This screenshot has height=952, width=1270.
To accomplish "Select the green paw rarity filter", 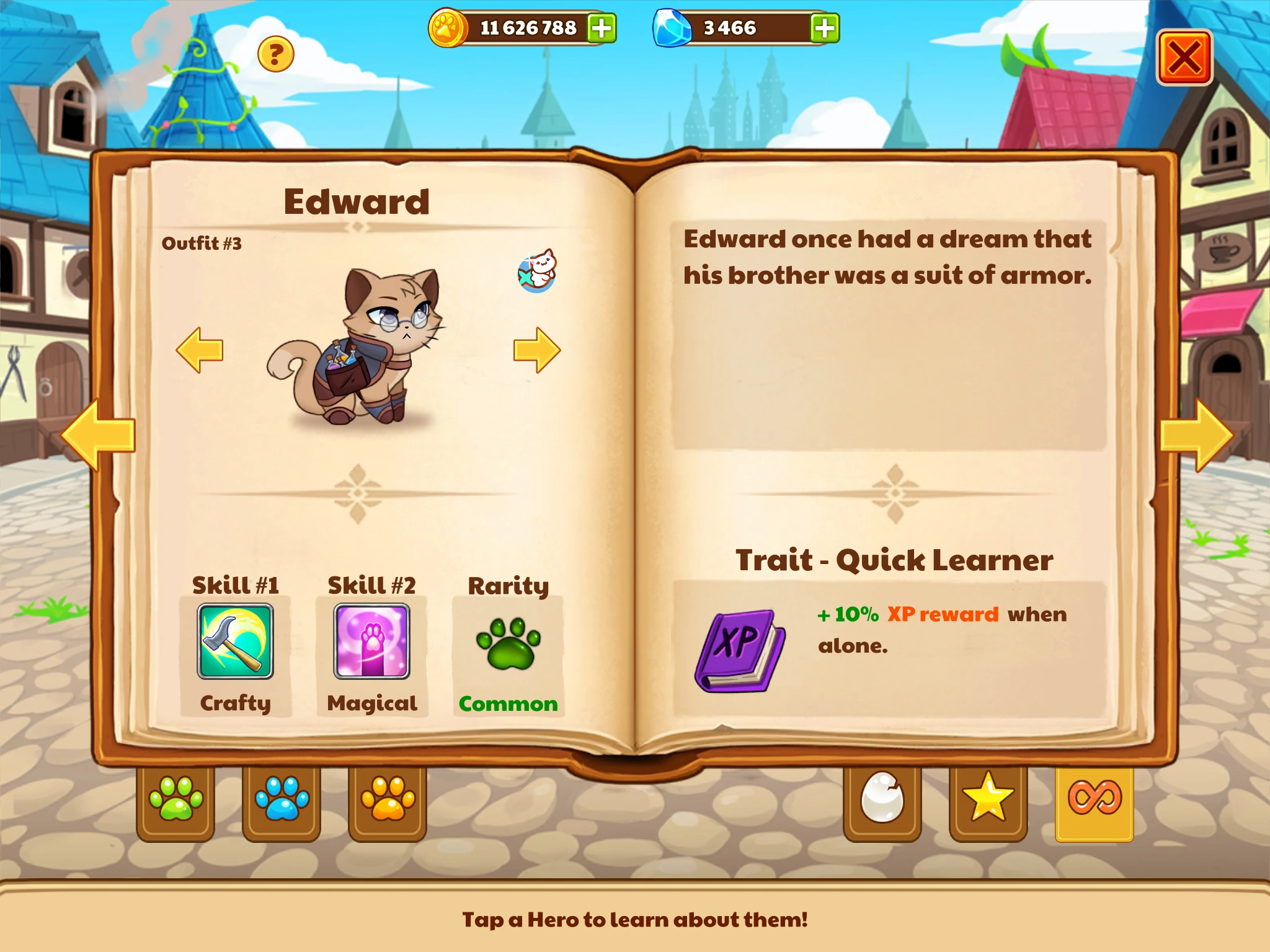I will tap(175, 800).
